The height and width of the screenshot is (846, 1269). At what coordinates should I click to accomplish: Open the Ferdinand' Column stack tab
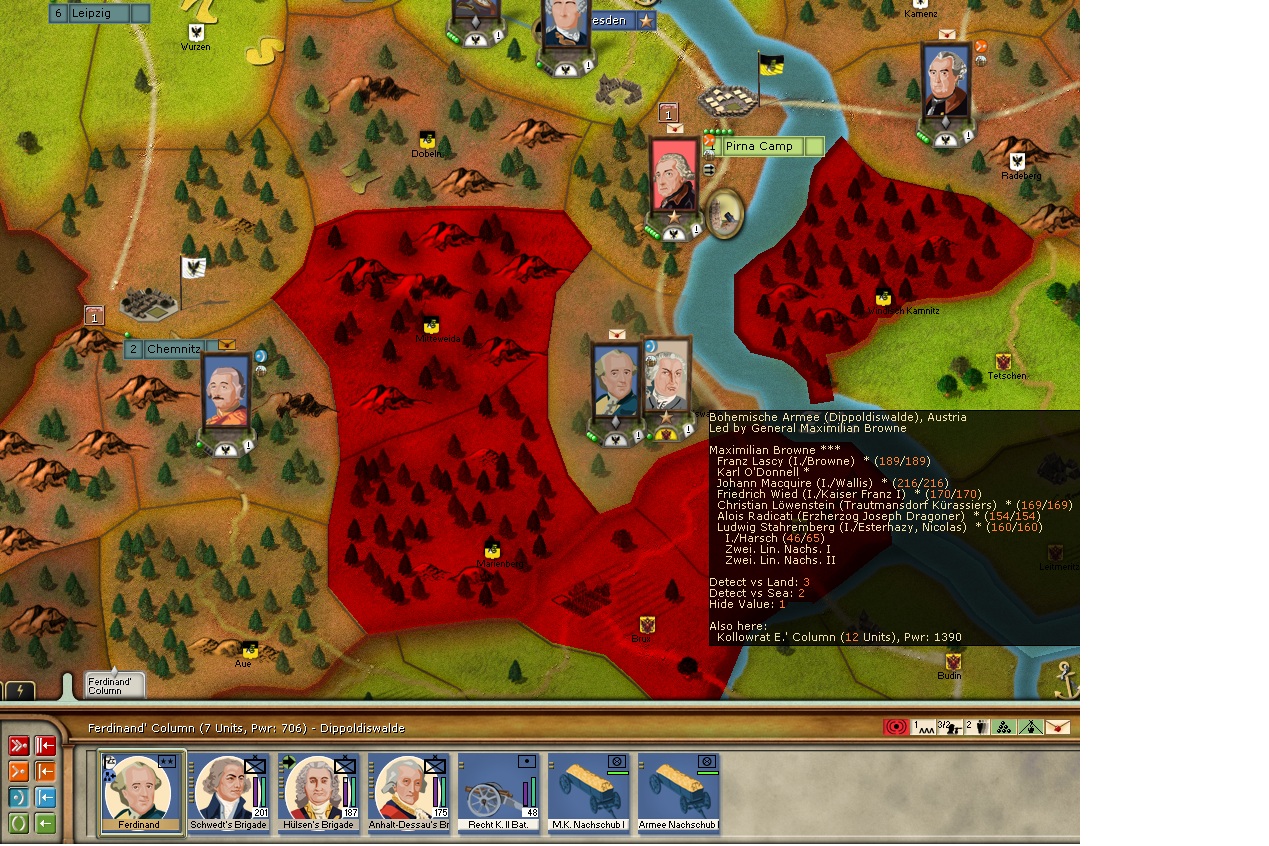coord(113,685)
